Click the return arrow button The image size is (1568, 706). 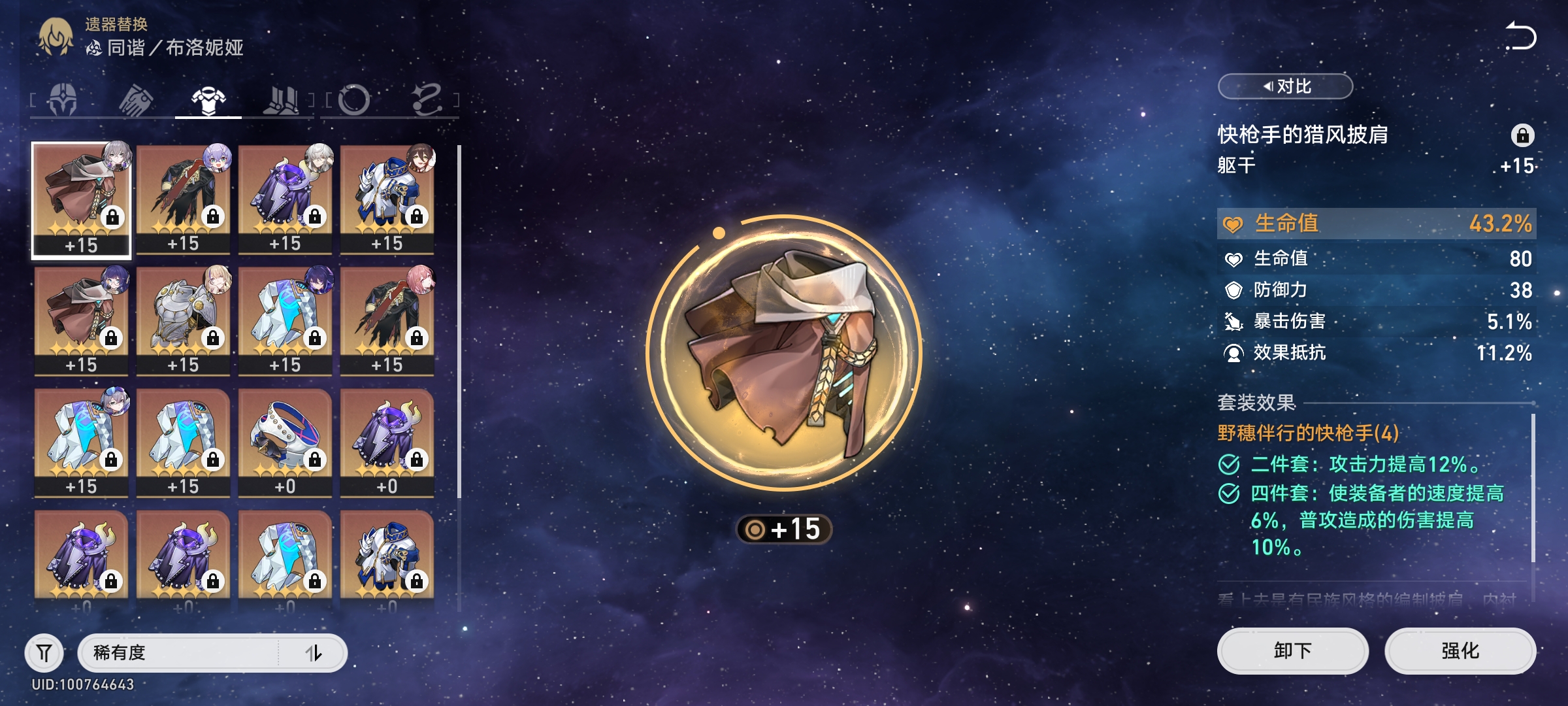pyautogui.click(x=1521, y=36)
